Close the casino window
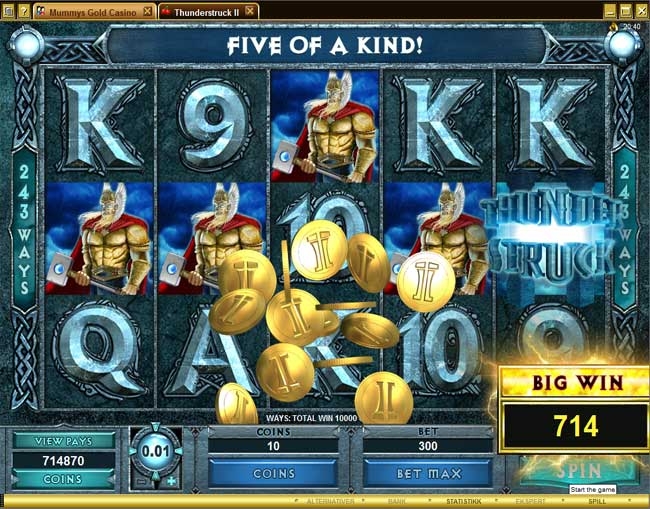The width and height of the screenshot is (650, 509). (x=642, y=10)
